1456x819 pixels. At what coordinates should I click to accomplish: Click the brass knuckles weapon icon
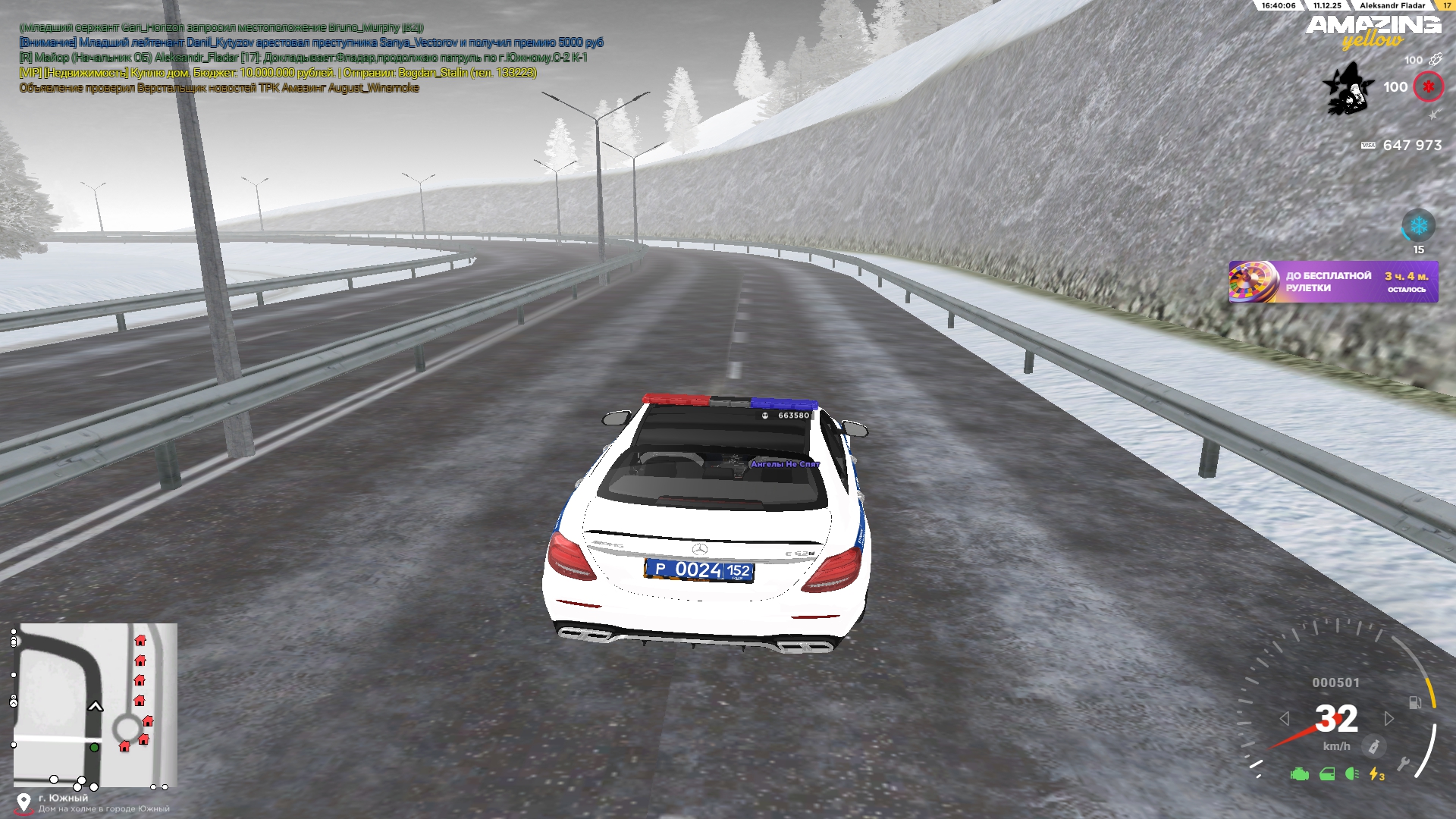point(1435,59)
